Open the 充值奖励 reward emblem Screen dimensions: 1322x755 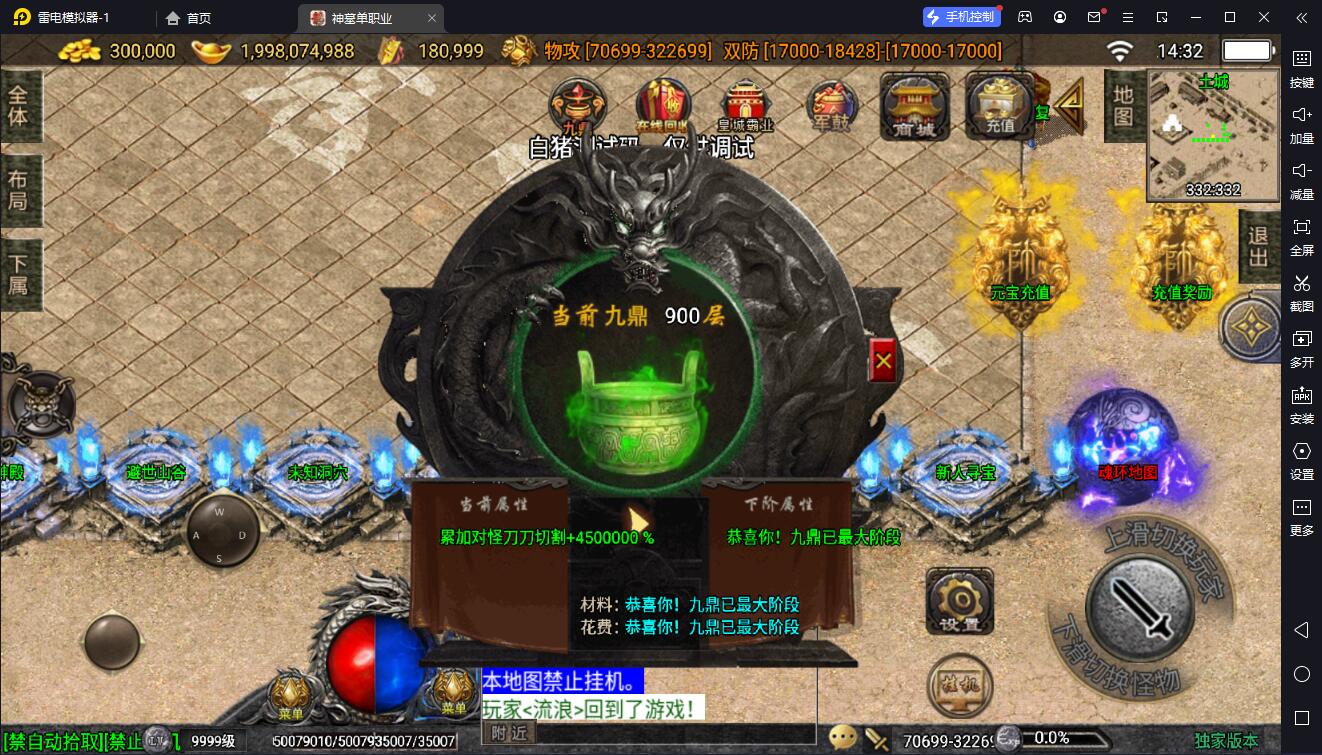click(x=1181, y=250)
